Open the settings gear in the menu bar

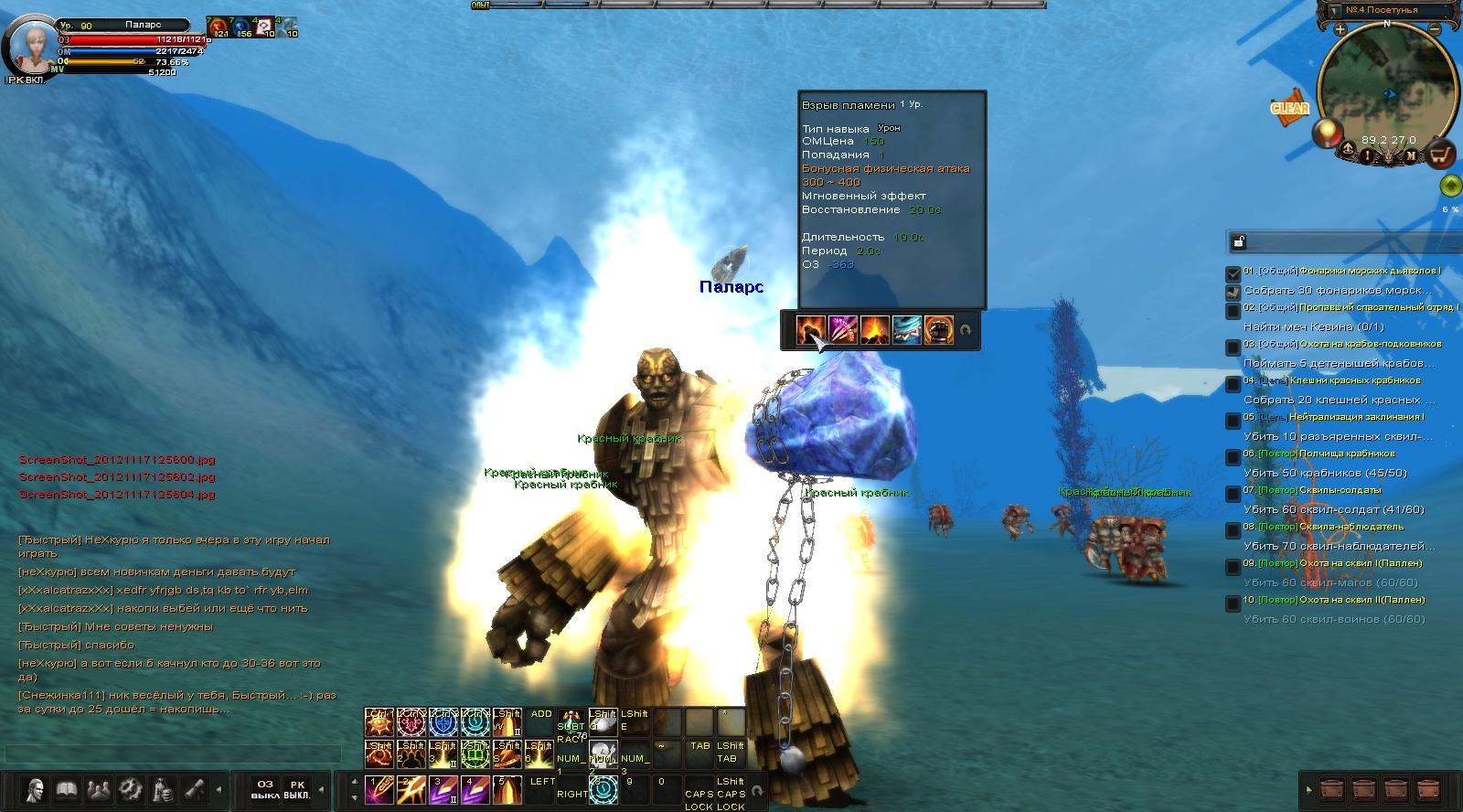130,788
